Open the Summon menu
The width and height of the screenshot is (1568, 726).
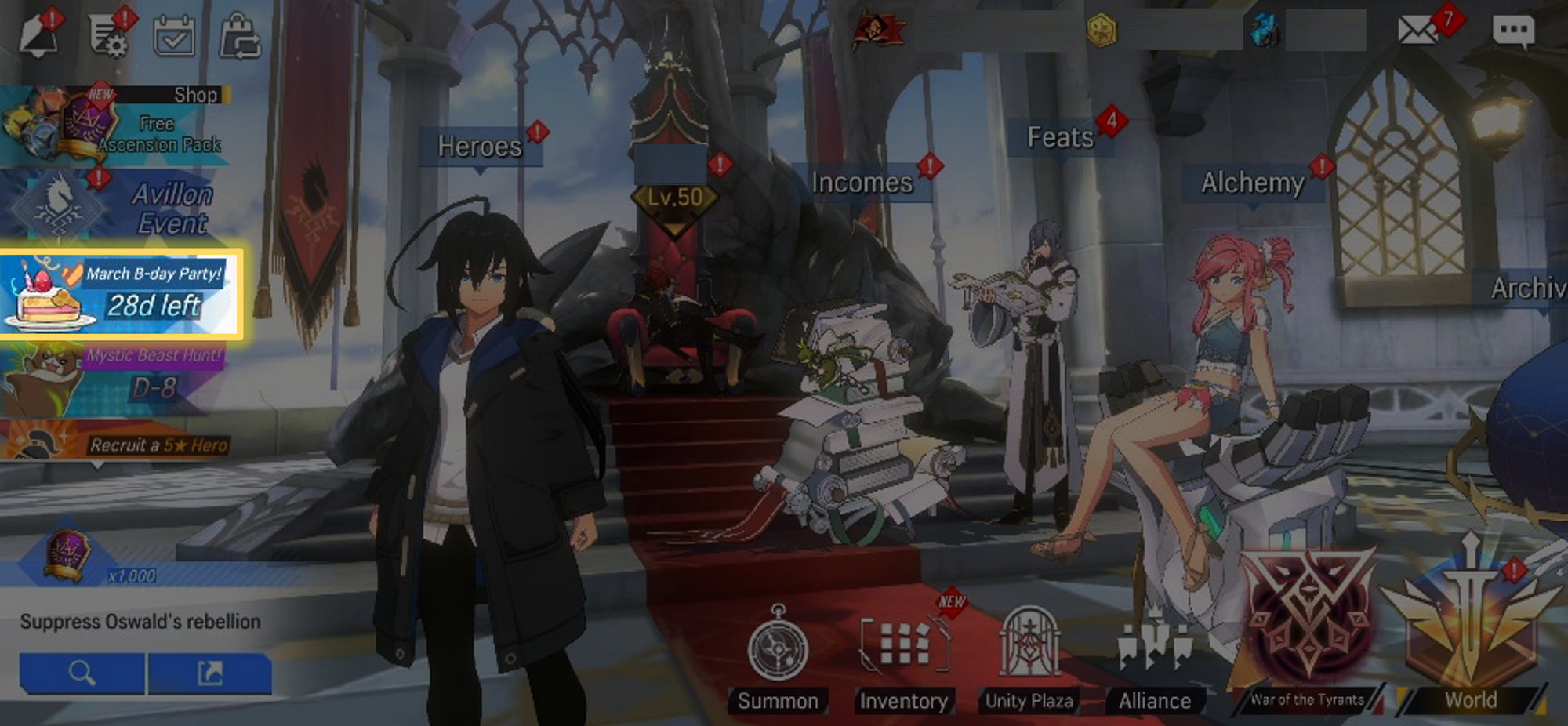pyautogui.click(x=778, y=659)
